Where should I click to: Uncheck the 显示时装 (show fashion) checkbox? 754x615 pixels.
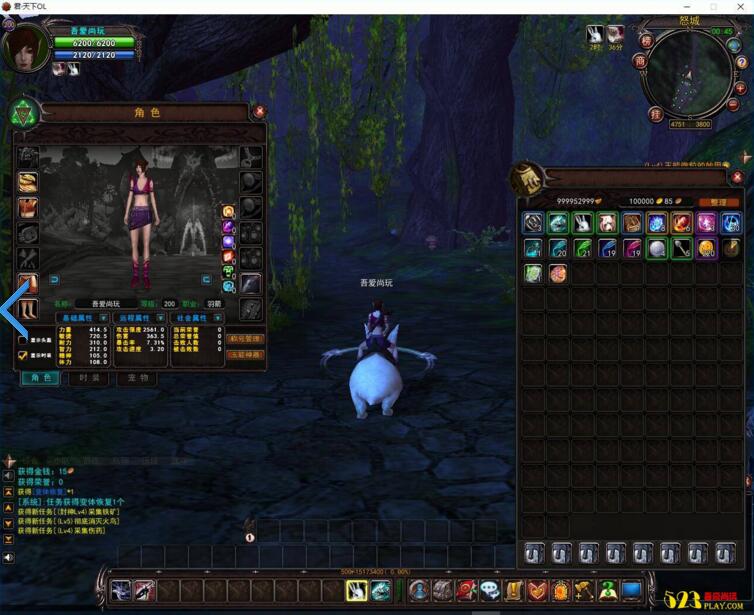click(x=23, y=355)
